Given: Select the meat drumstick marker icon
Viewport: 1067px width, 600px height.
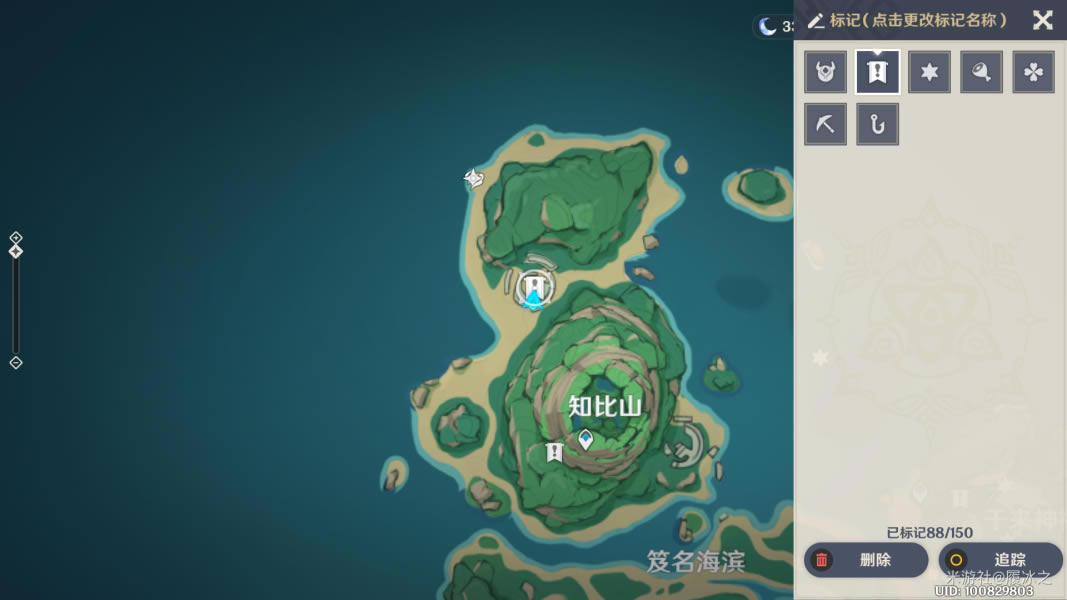Looking at the screenshot, I should [x=982, y=72].
